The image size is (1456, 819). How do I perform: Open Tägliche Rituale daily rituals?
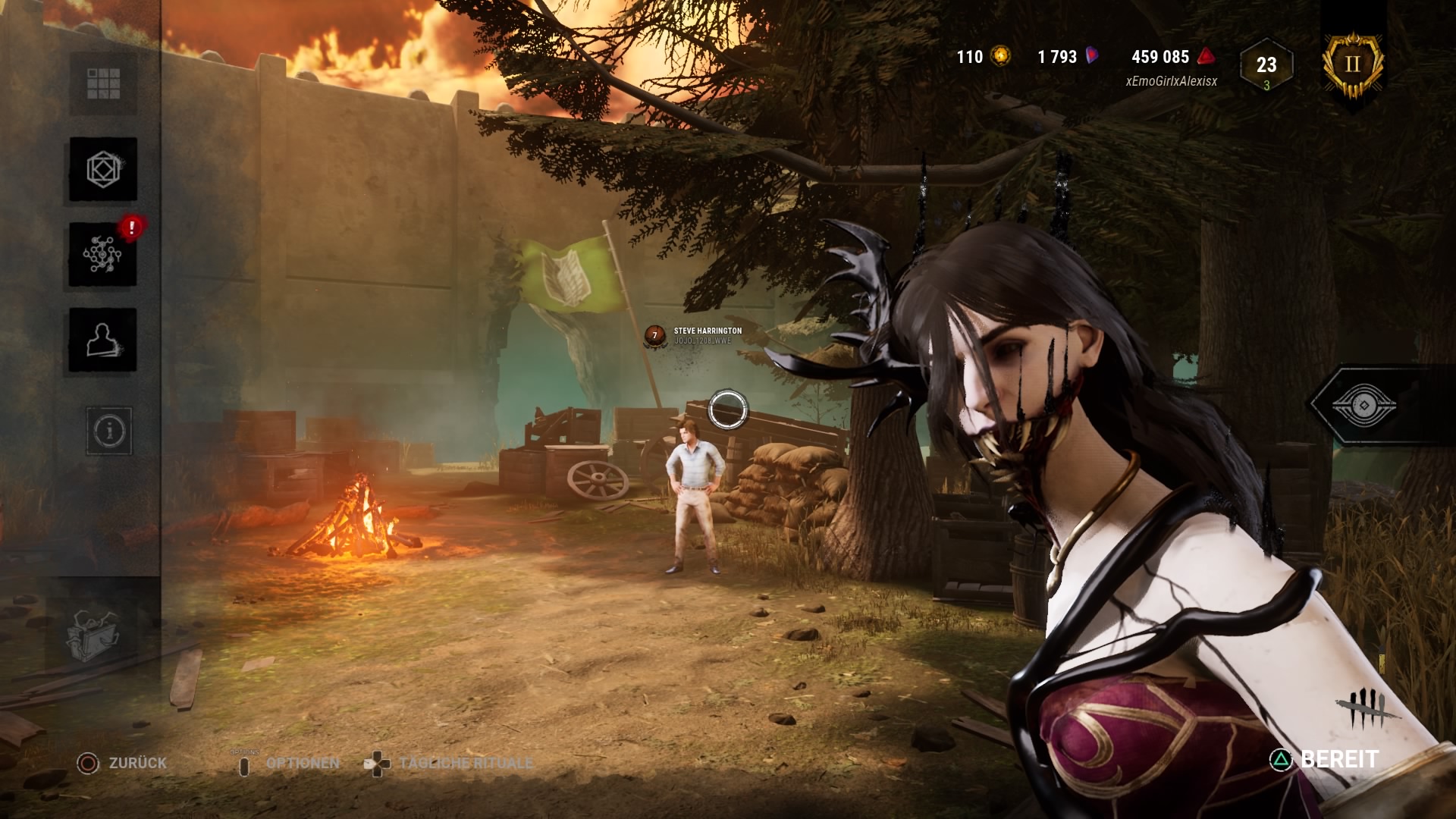coord(450,763)
